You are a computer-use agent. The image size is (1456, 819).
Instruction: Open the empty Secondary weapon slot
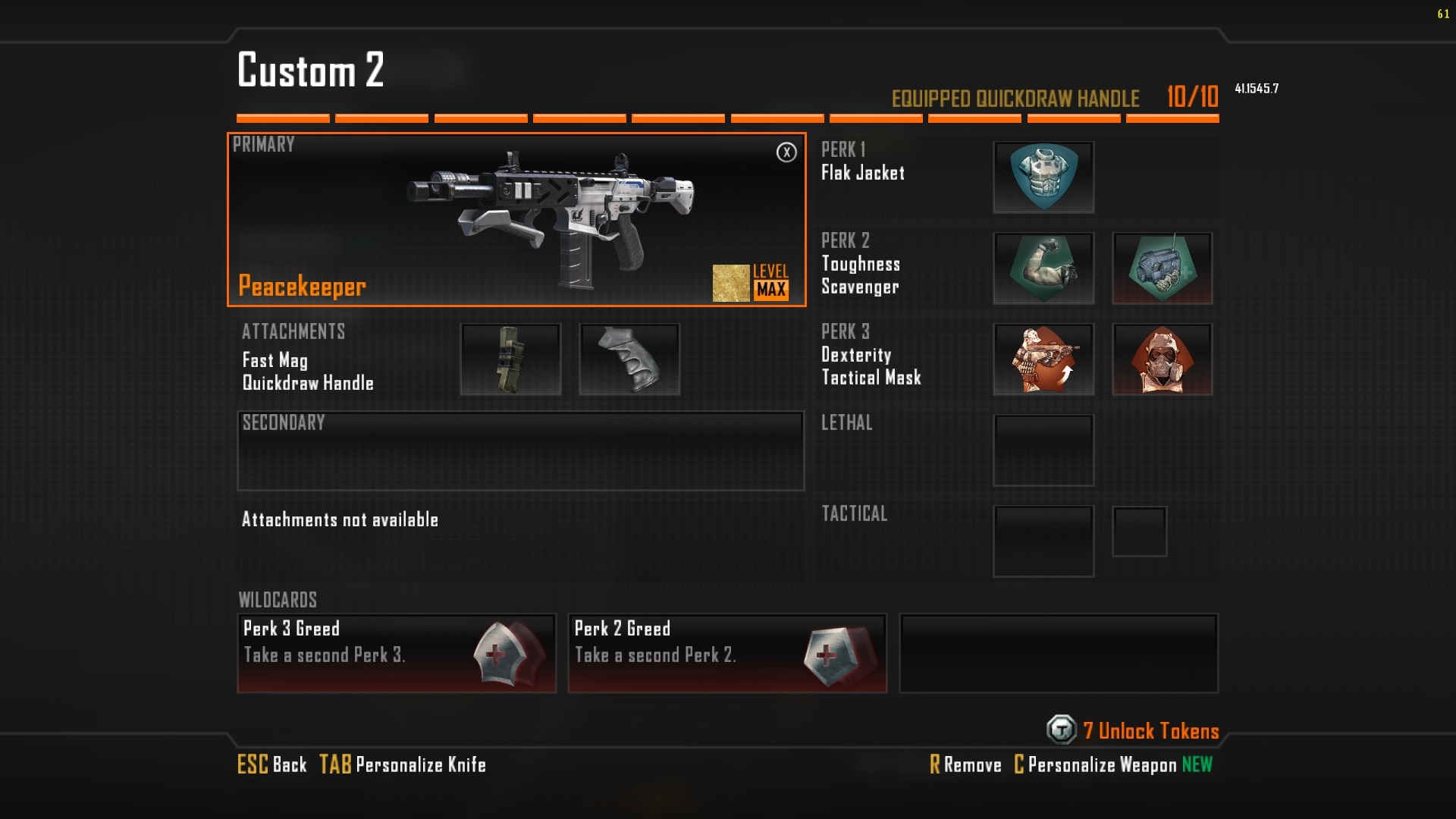tap(520, 451)
